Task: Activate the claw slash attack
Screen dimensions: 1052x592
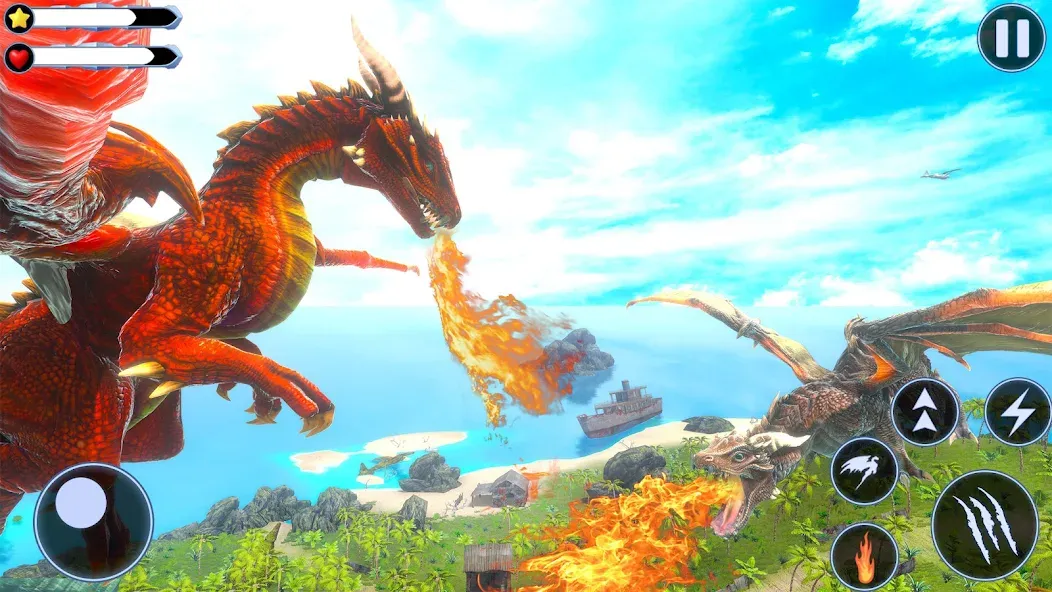Action: click(984, 524)
